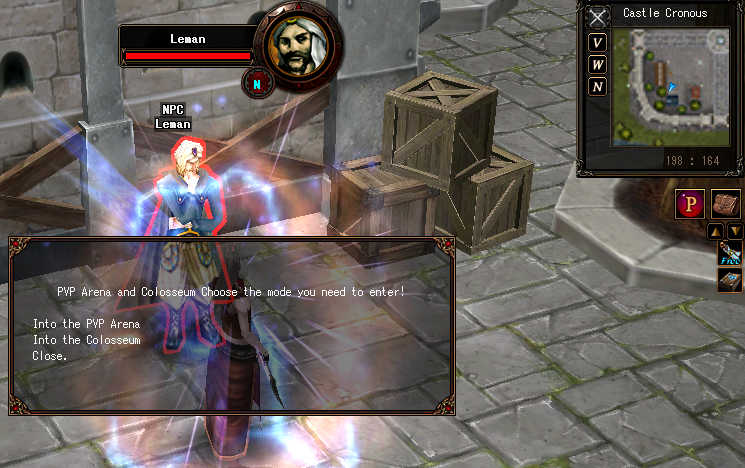This screenshot has height=468, width=745.
Task: Click the up arrow button beside the bag
Action: 716,232
